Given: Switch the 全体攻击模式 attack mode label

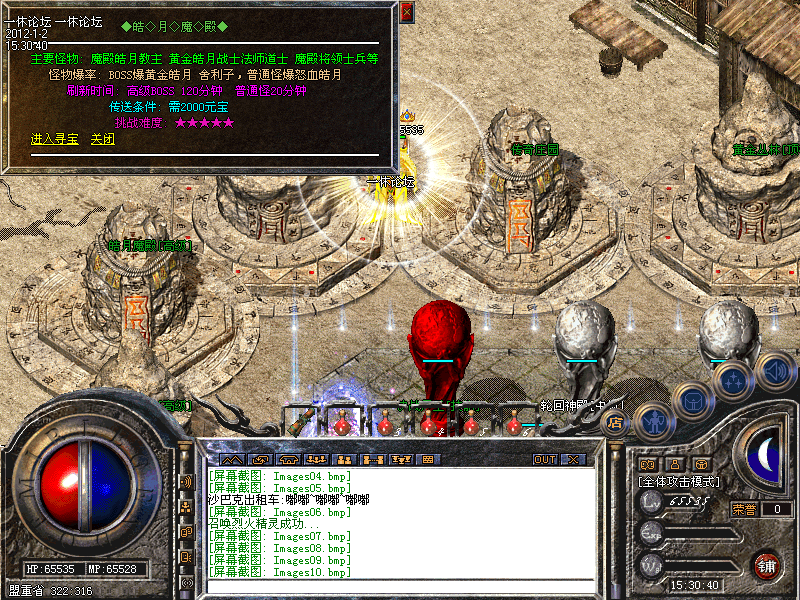Looking at the screenshot, I should pos(683,482).
